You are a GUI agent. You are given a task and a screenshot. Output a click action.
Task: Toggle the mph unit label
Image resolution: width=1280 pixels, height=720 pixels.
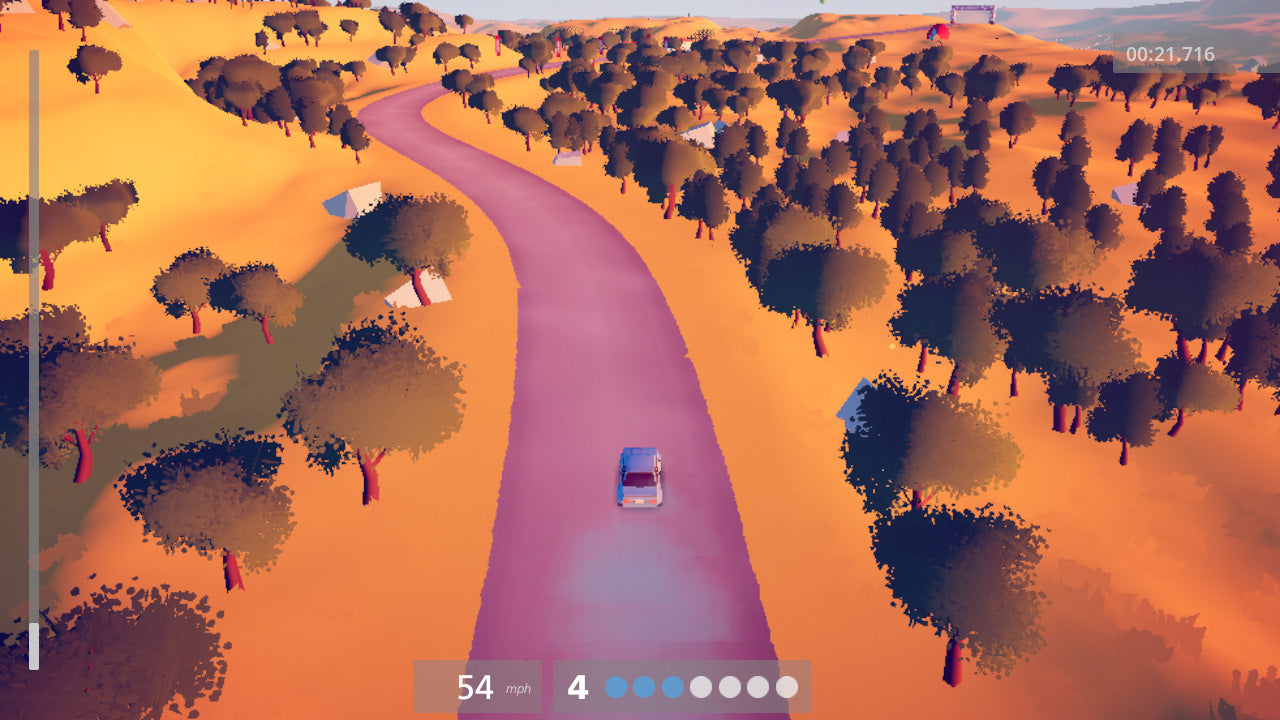pyautogui.click(x=517, y=691)
